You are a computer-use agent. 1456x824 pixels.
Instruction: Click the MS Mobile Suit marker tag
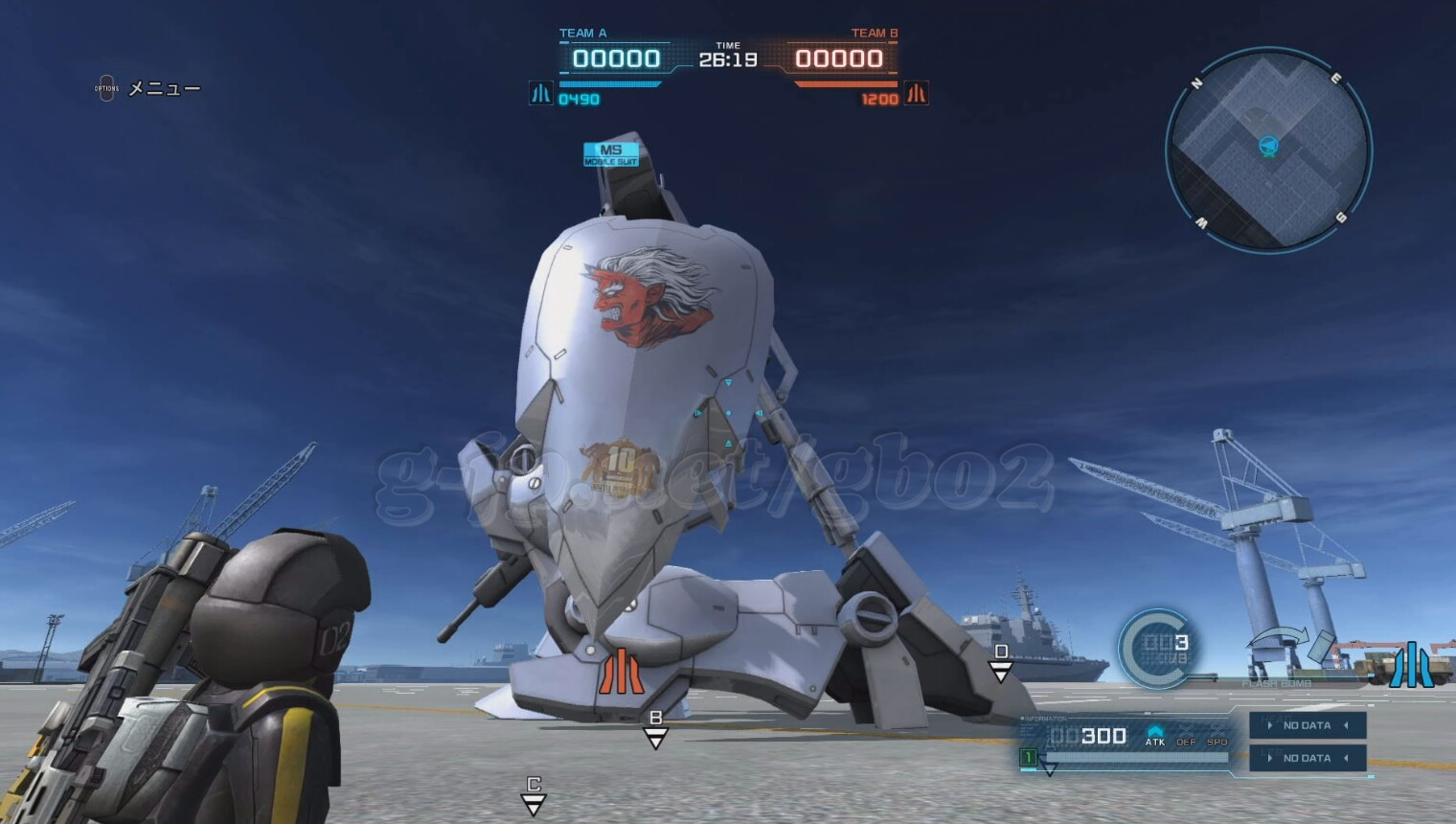tap(611, 154)
